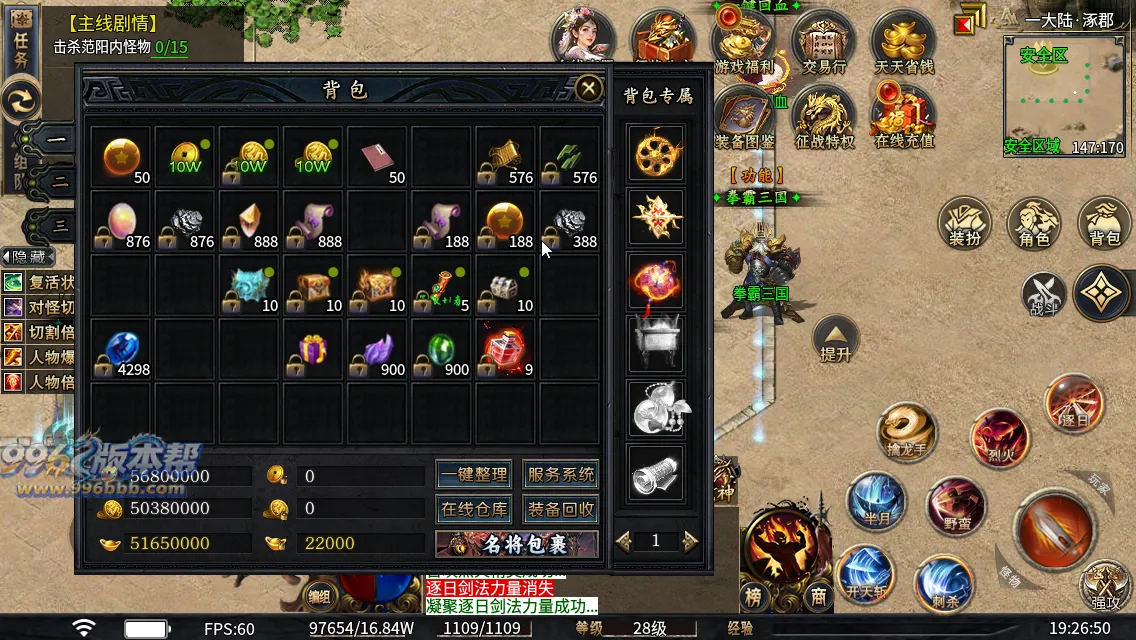Open the 天天省钱 daily savings icon

point(903,45)
